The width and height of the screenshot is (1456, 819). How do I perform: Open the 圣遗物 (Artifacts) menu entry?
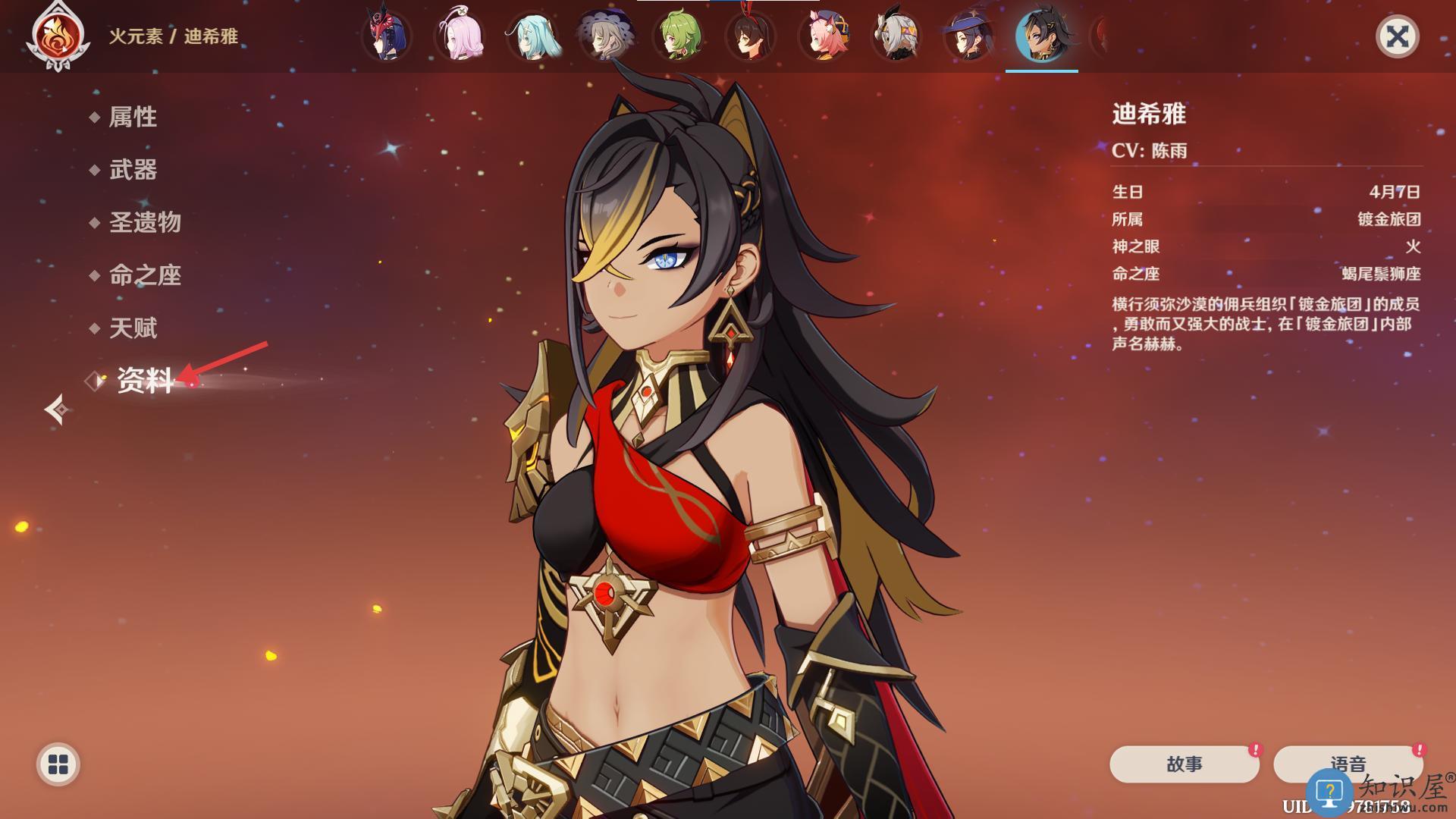[x=145, y=222]
